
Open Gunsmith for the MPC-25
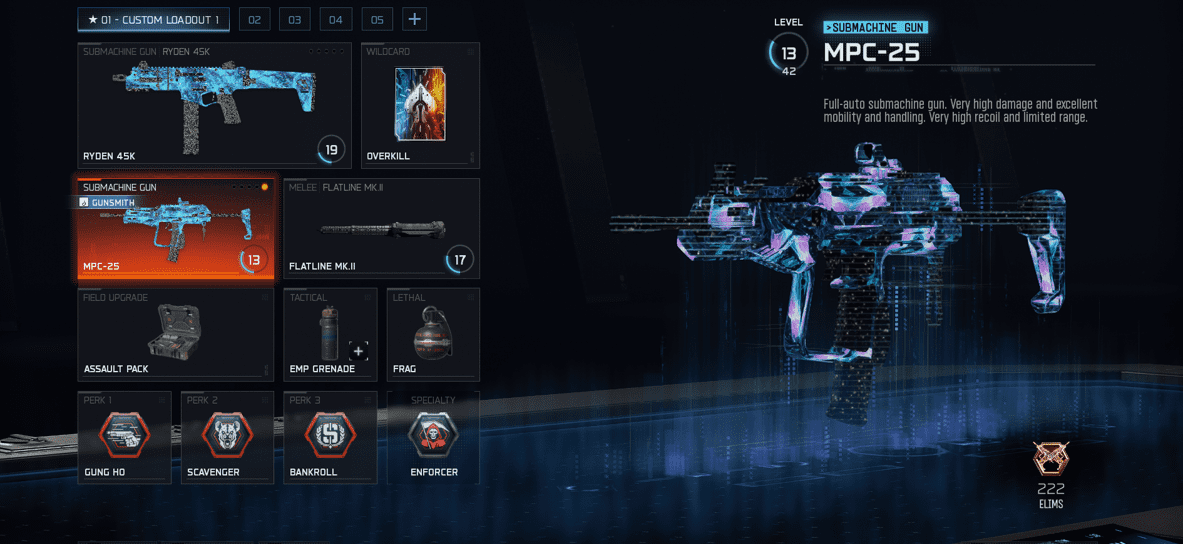106,202
